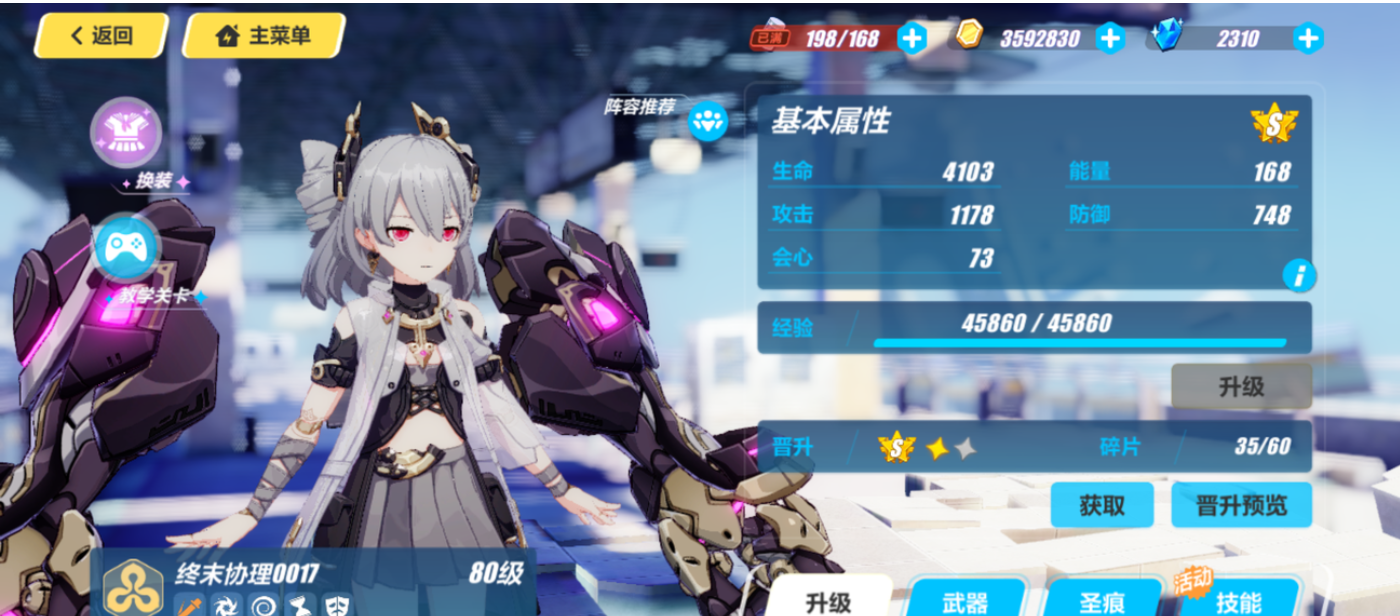The image size is (1400, 616).
Task: Click the 升级 level up button
Action: coord(1241,387)
